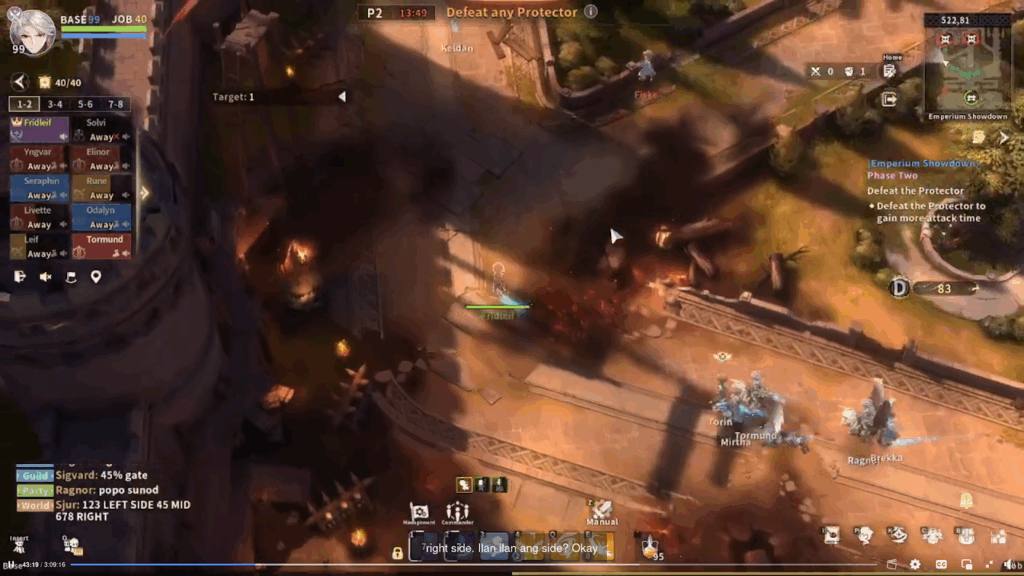
Task: Select Odalyn's party member tile
Action: tap(101, 217)
